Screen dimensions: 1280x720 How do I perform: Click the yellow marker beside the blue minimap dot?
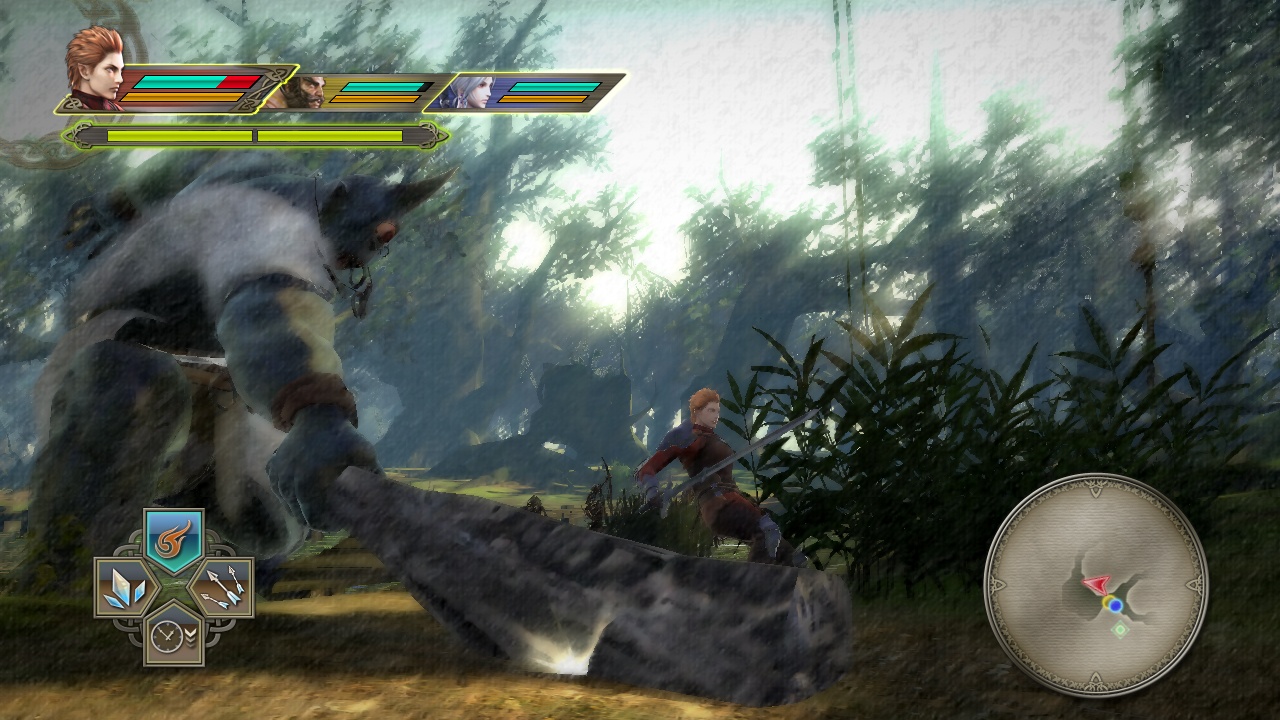1108,601
